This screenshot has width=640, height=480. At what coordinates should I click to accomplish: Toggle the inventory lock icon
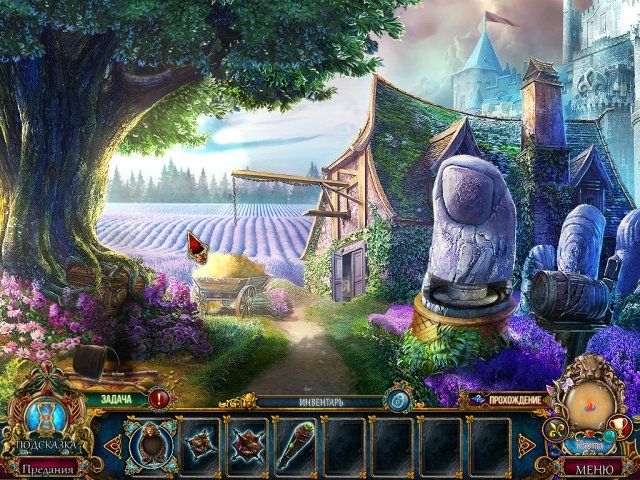point(399,400)
